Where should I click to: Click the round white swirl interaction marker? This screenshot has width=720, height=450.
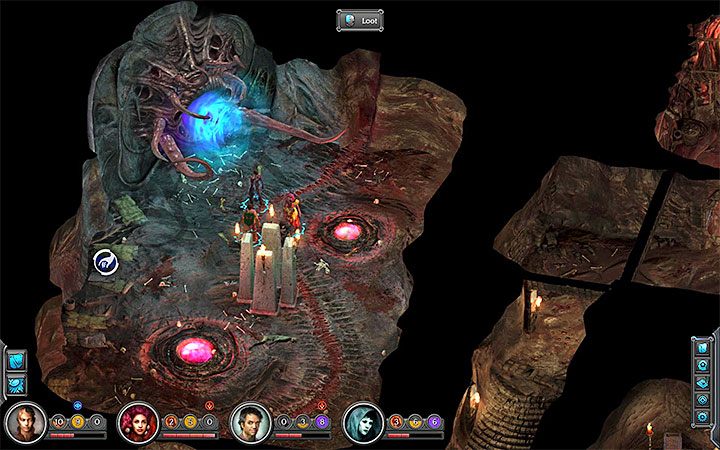click(x=105, y=262)
